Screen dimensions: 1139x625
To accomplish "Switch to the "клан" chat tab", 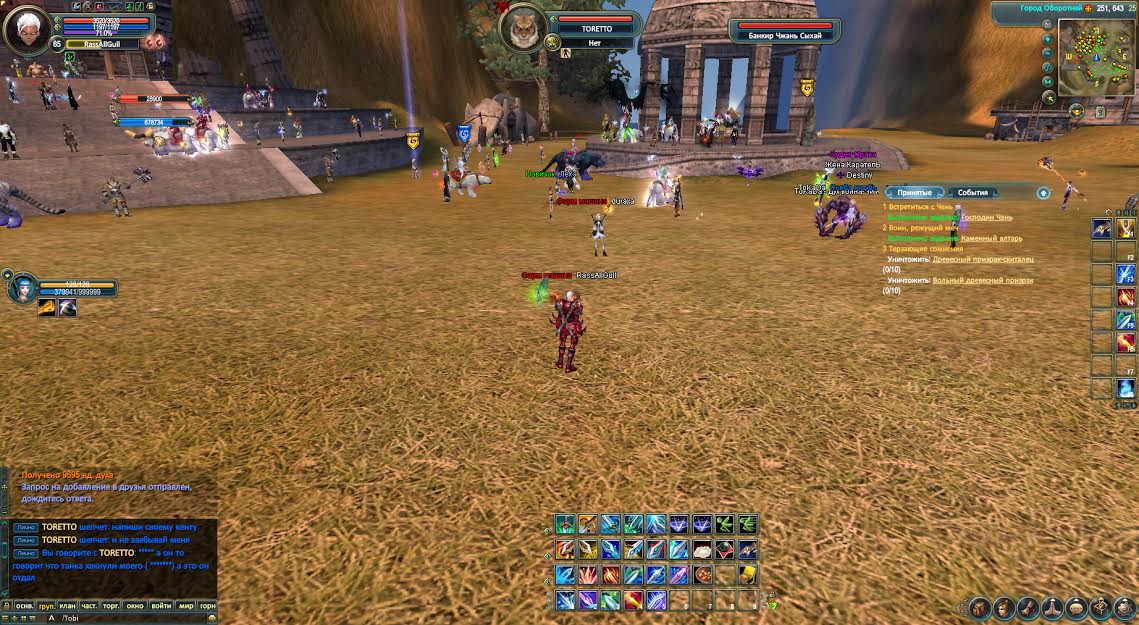I will (68, 605).
